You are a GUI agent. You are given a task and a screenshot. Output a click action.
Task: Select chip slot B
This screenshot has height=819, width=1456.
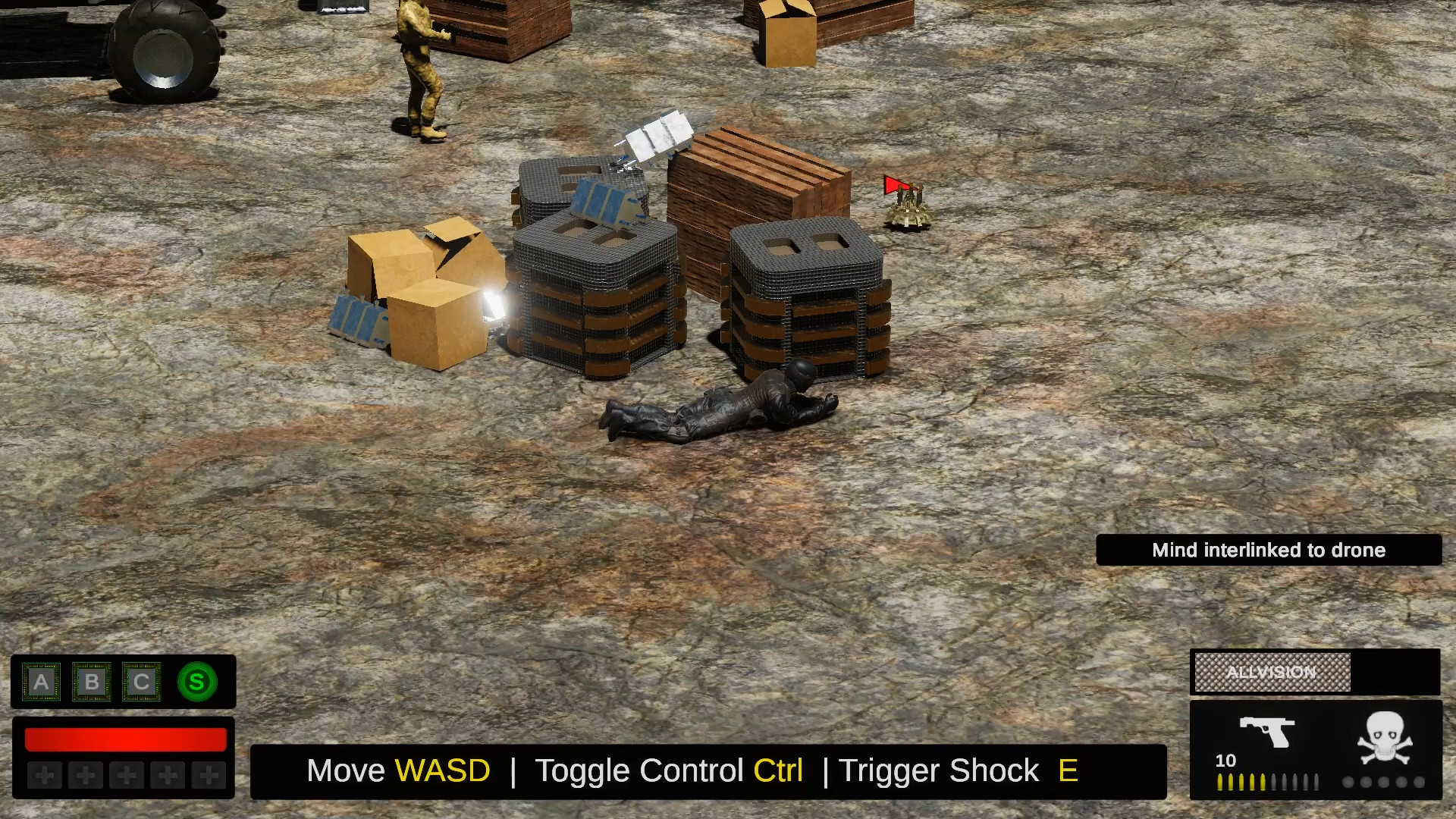click(92, 681)
